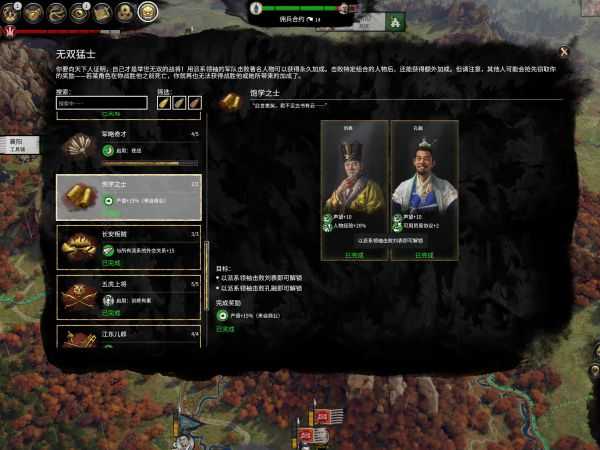The width and height of the screenshot is (600, 450).
Task: Close the 无双猛士 panel
Action: coord(564,51)
